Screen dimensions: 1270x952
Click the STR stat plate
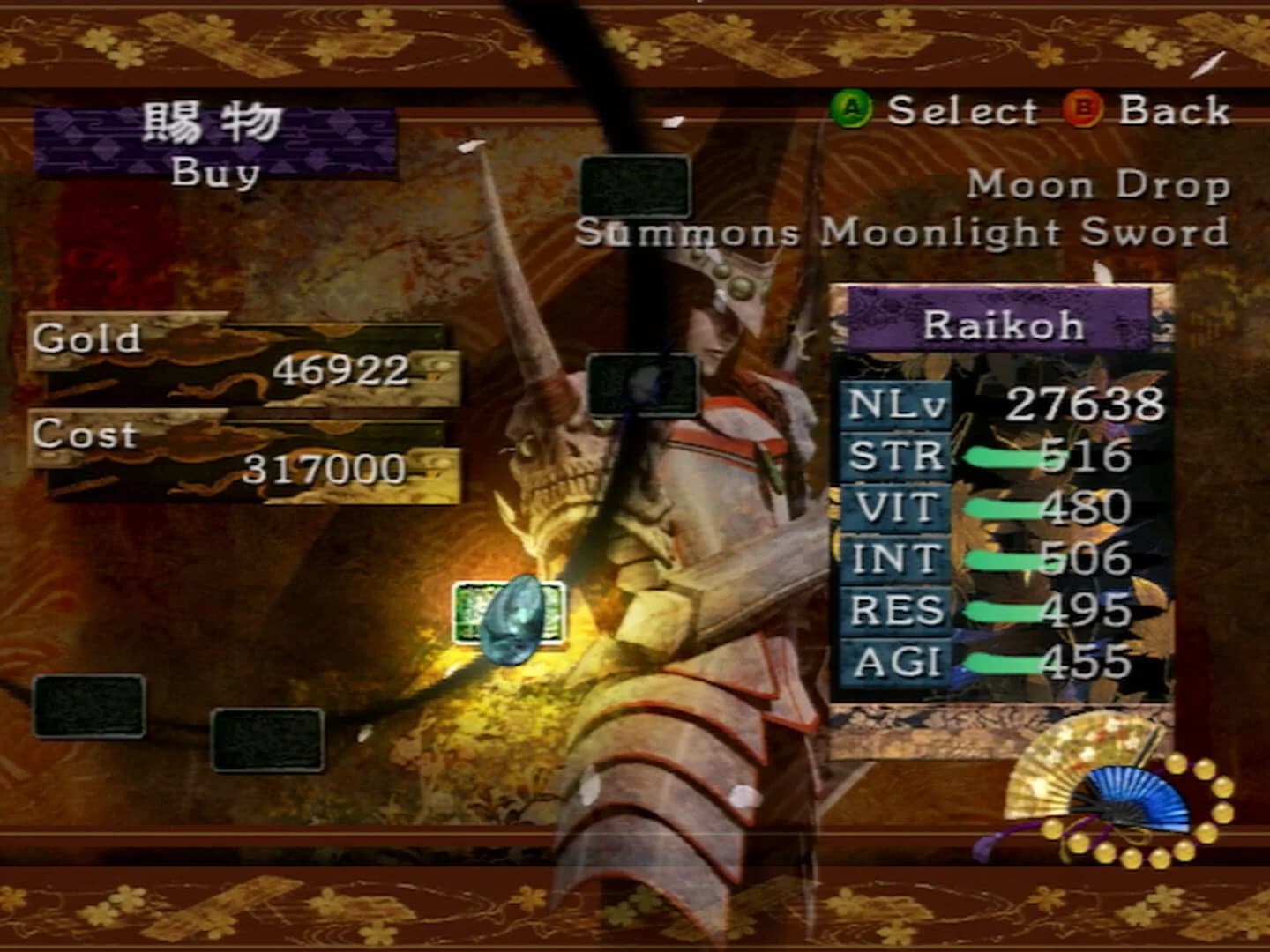(894, 455)
